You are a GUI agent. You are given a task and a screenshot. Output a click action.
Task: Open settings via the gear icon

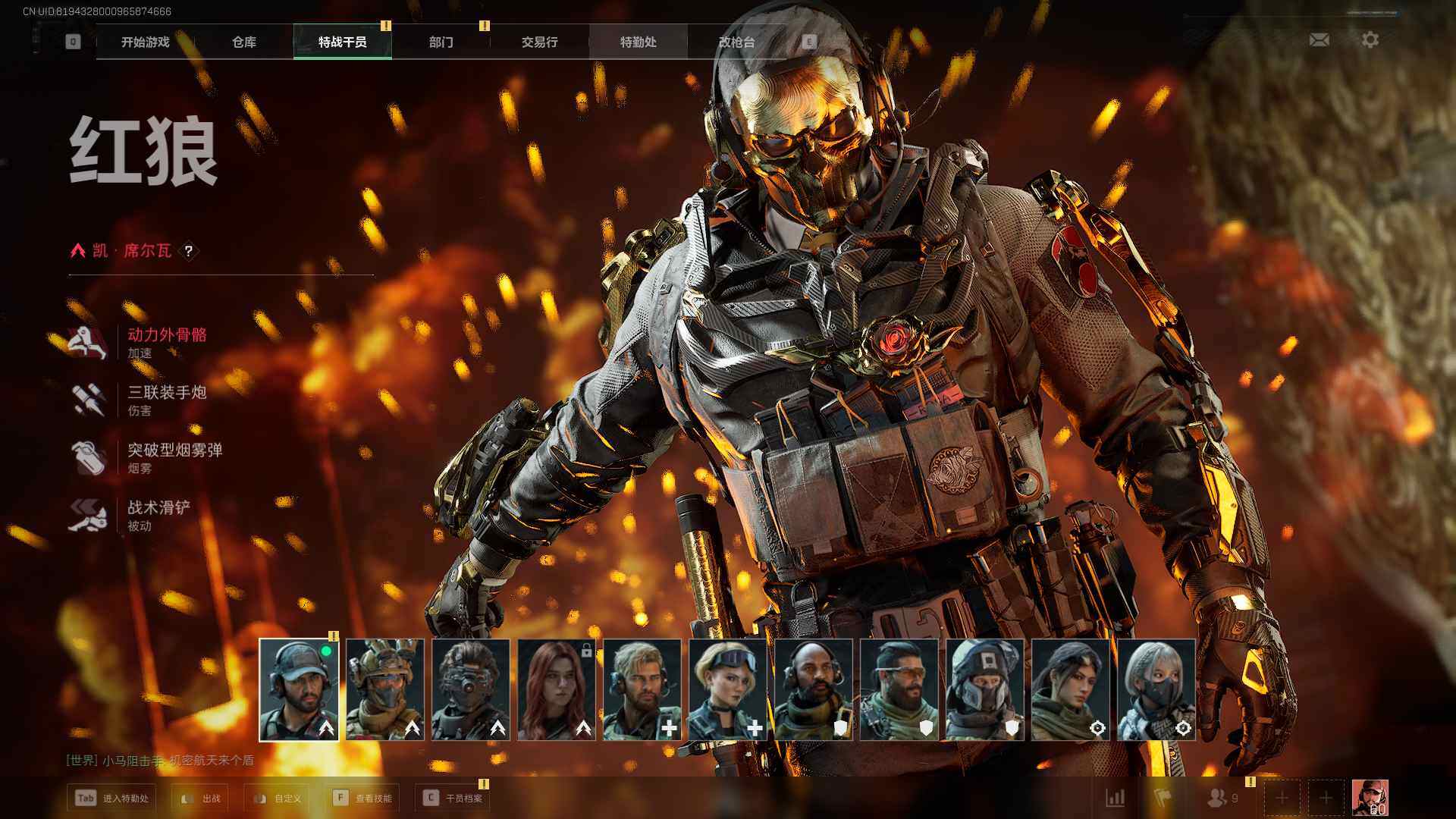1370,39
